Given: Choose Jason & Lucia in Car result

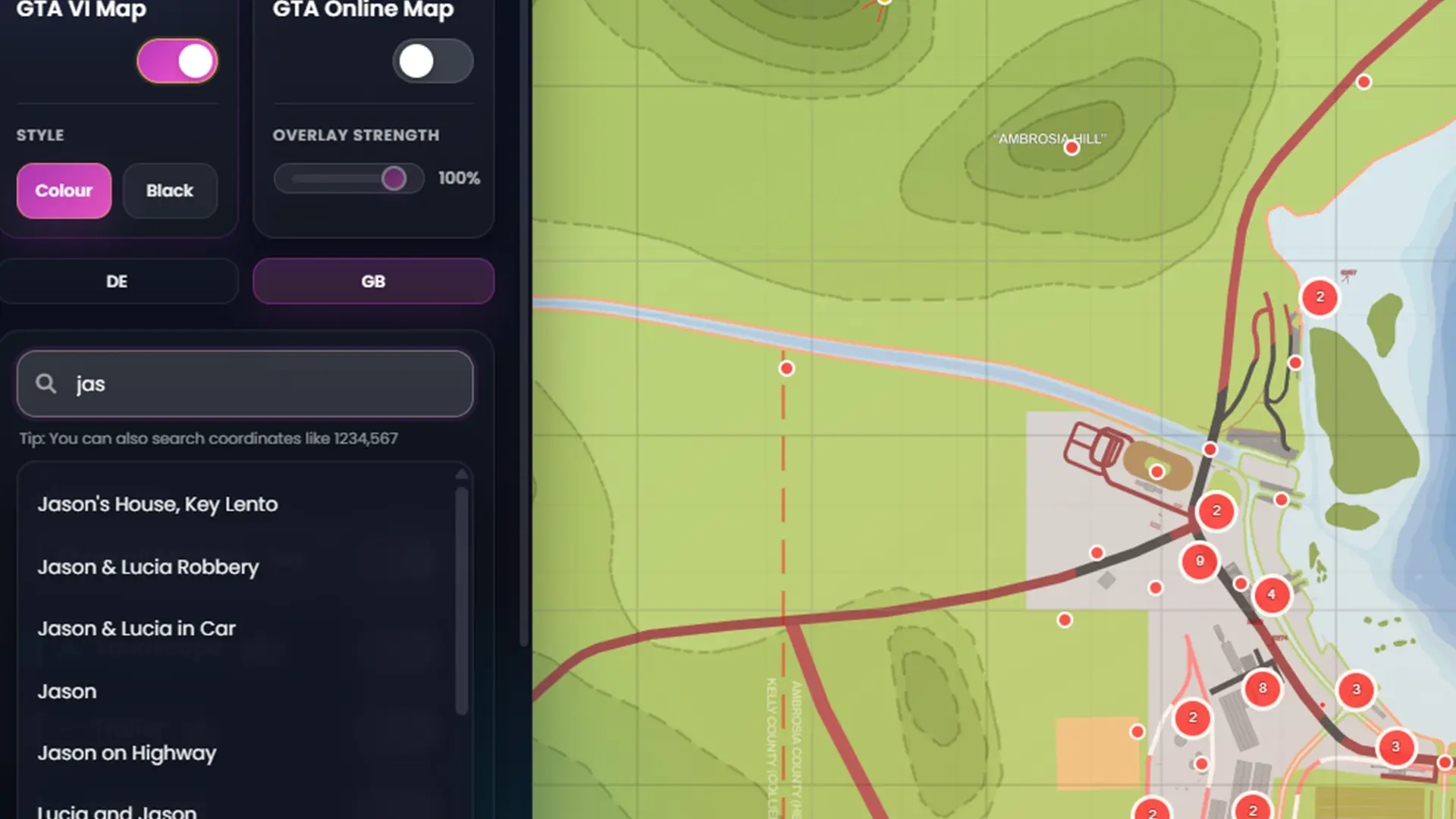Looking at the screenshot, I should pyautogui.click(x=136, y=629).
